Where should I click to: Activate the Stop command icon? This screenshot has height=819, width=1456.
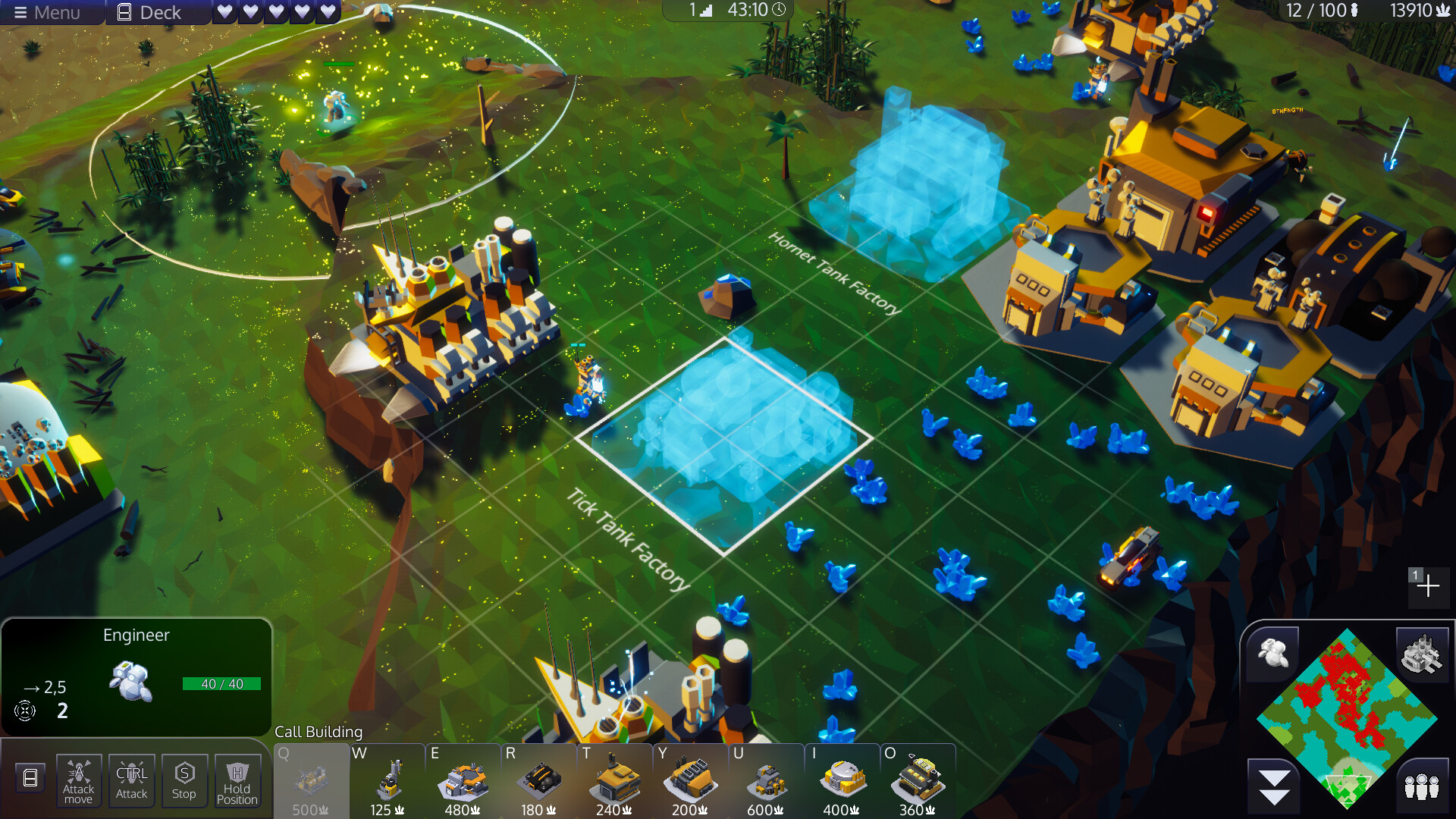[x=184, y=780]
